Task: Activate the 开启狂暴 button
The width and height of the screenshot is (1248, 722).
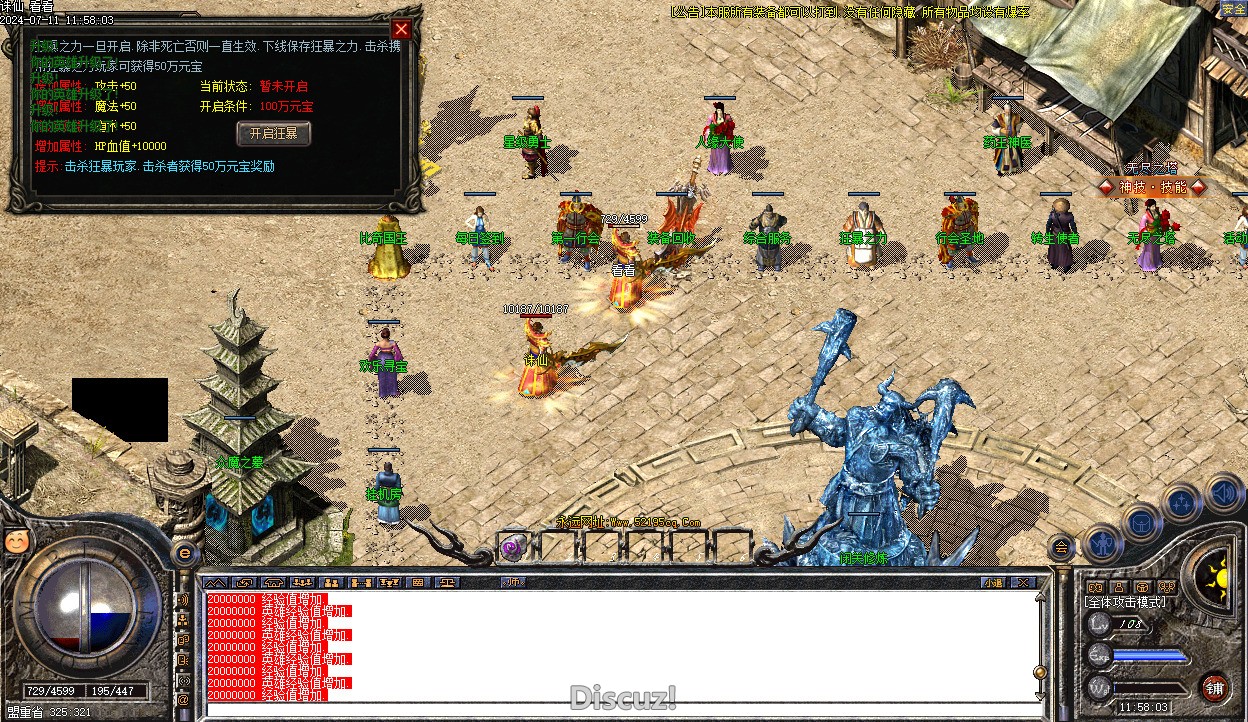Action: 274,134
